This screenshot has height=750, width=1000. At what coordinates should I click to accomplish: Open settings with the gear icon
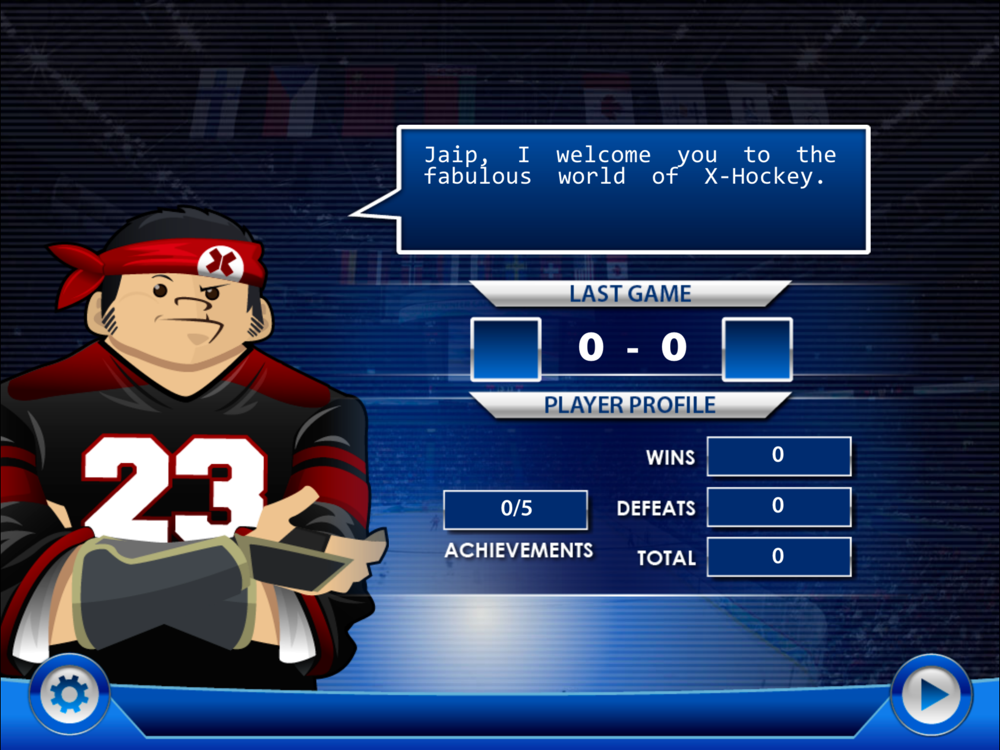pos(68,692)
